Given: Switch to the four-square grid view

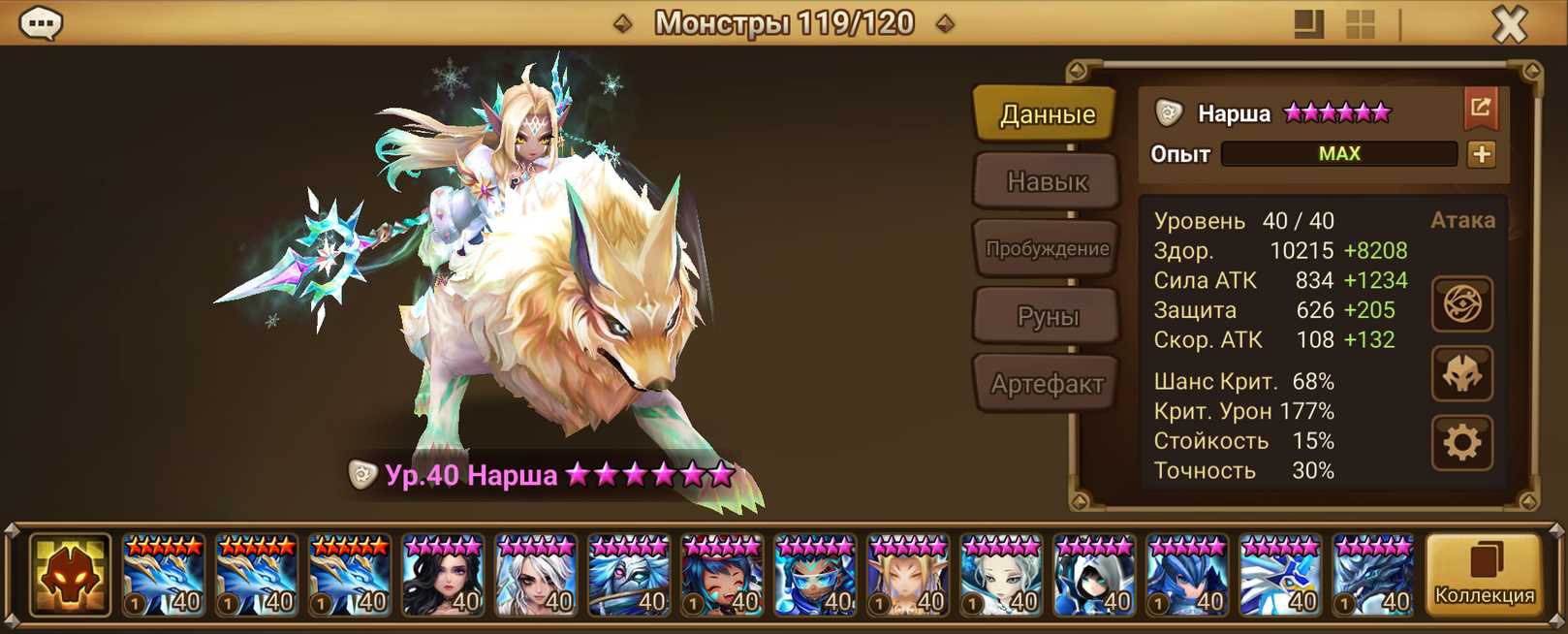Looking at the screenshot, I should click(x=1360, y=24).
